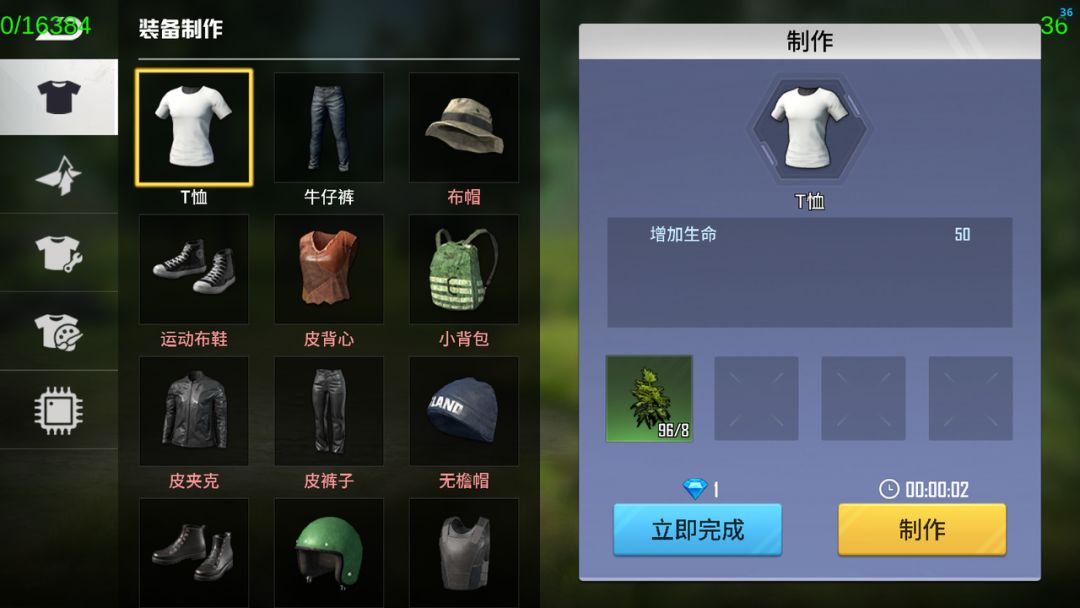
Task: Choose the jeans (牛仔裤) recipe
Action: pos(329,127)
